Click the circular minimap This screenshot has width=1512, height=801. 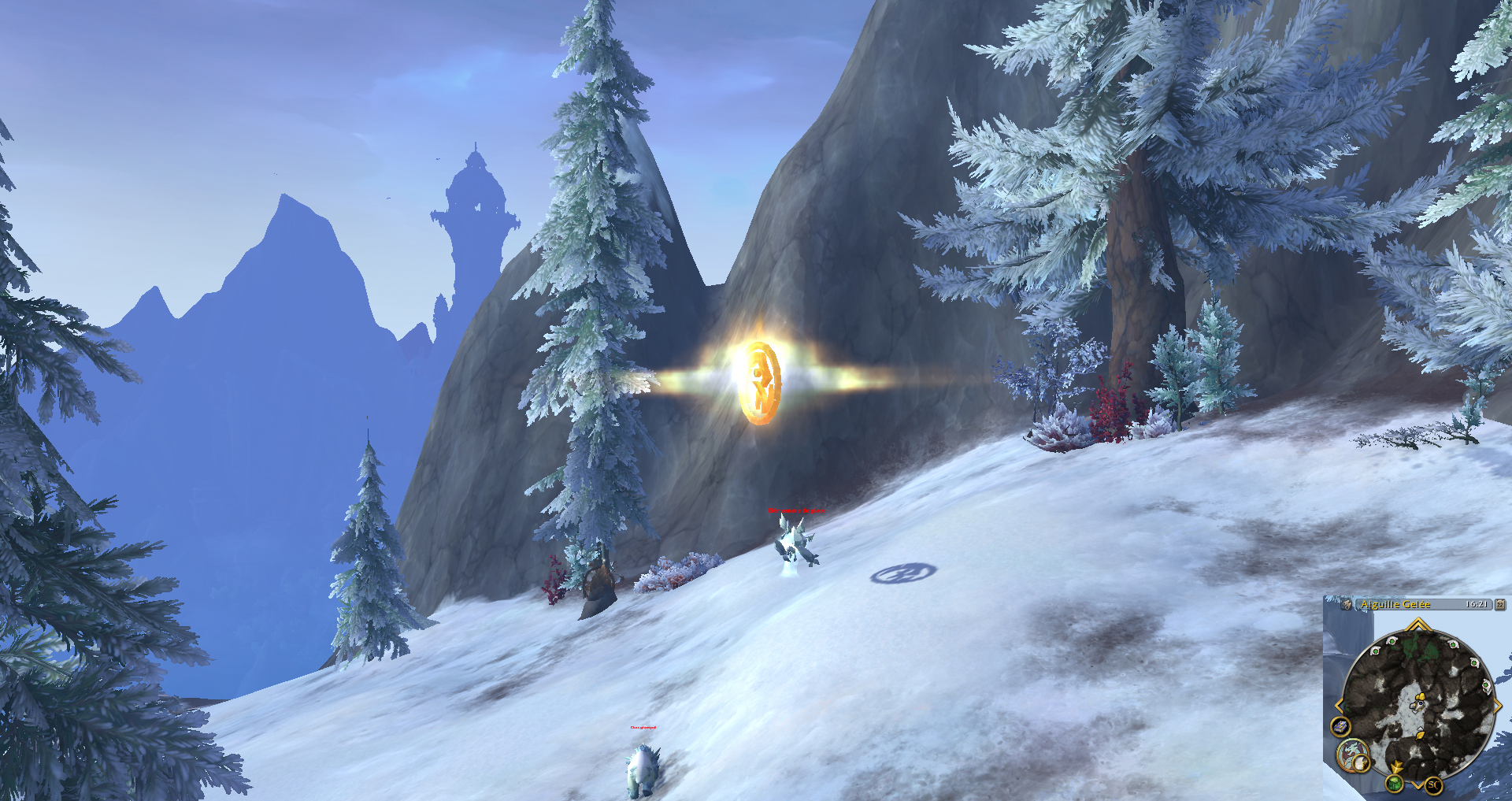1417,699
